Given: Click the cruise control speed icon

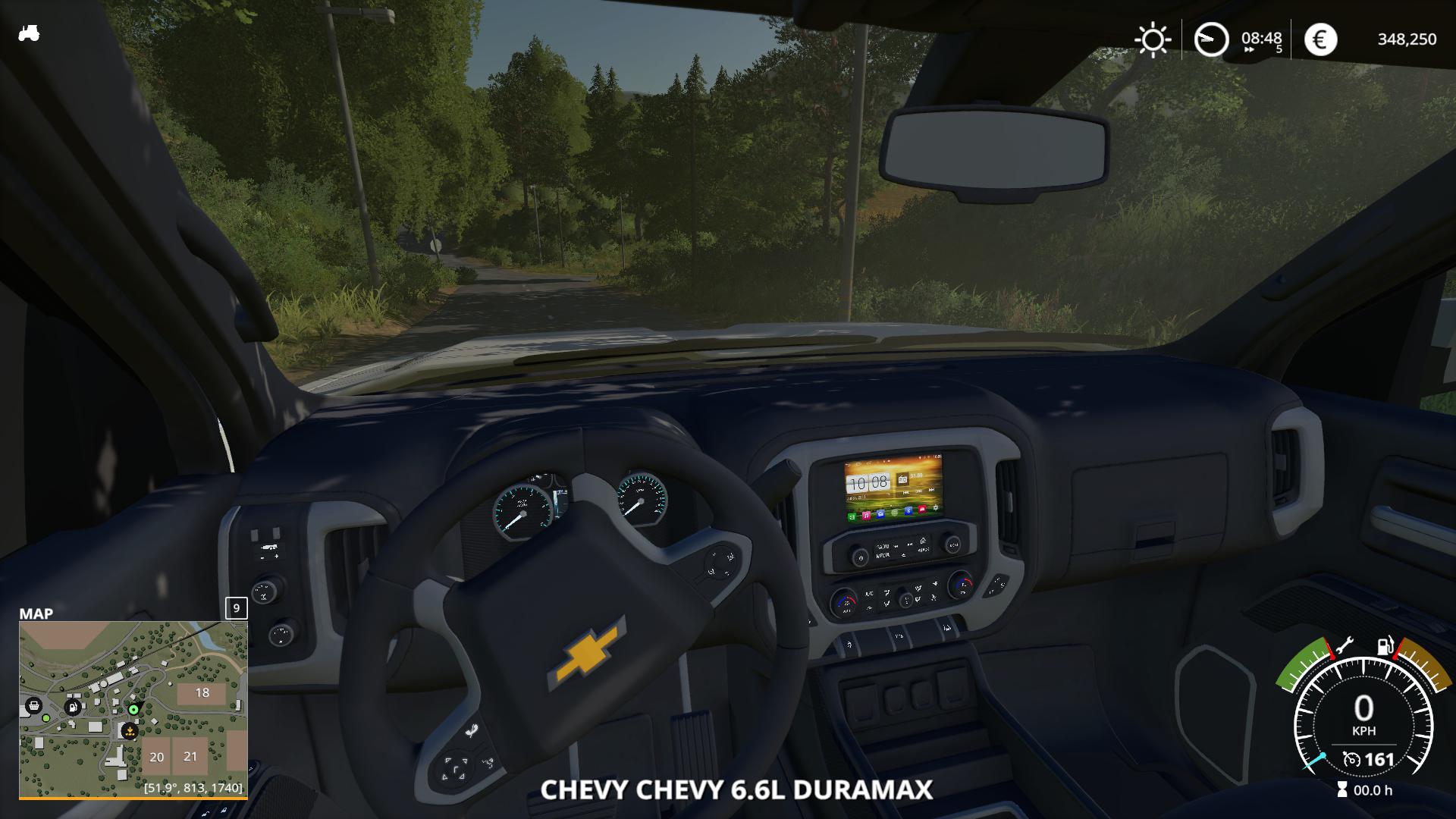Looking at the screenshot, I should click(x=1351, y=759).
